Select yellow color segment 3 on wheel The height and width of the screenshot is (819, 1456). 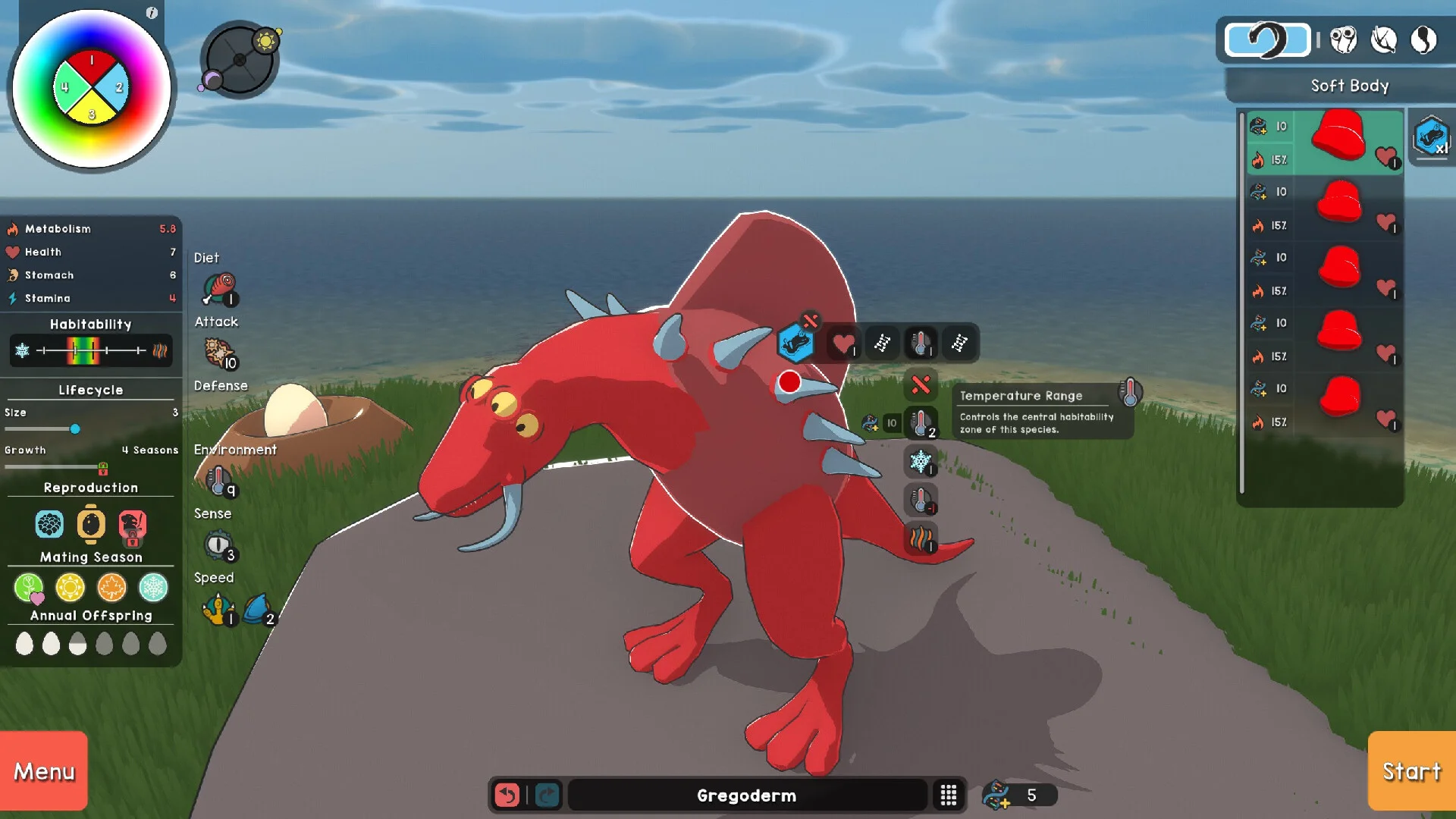point(92,112)
